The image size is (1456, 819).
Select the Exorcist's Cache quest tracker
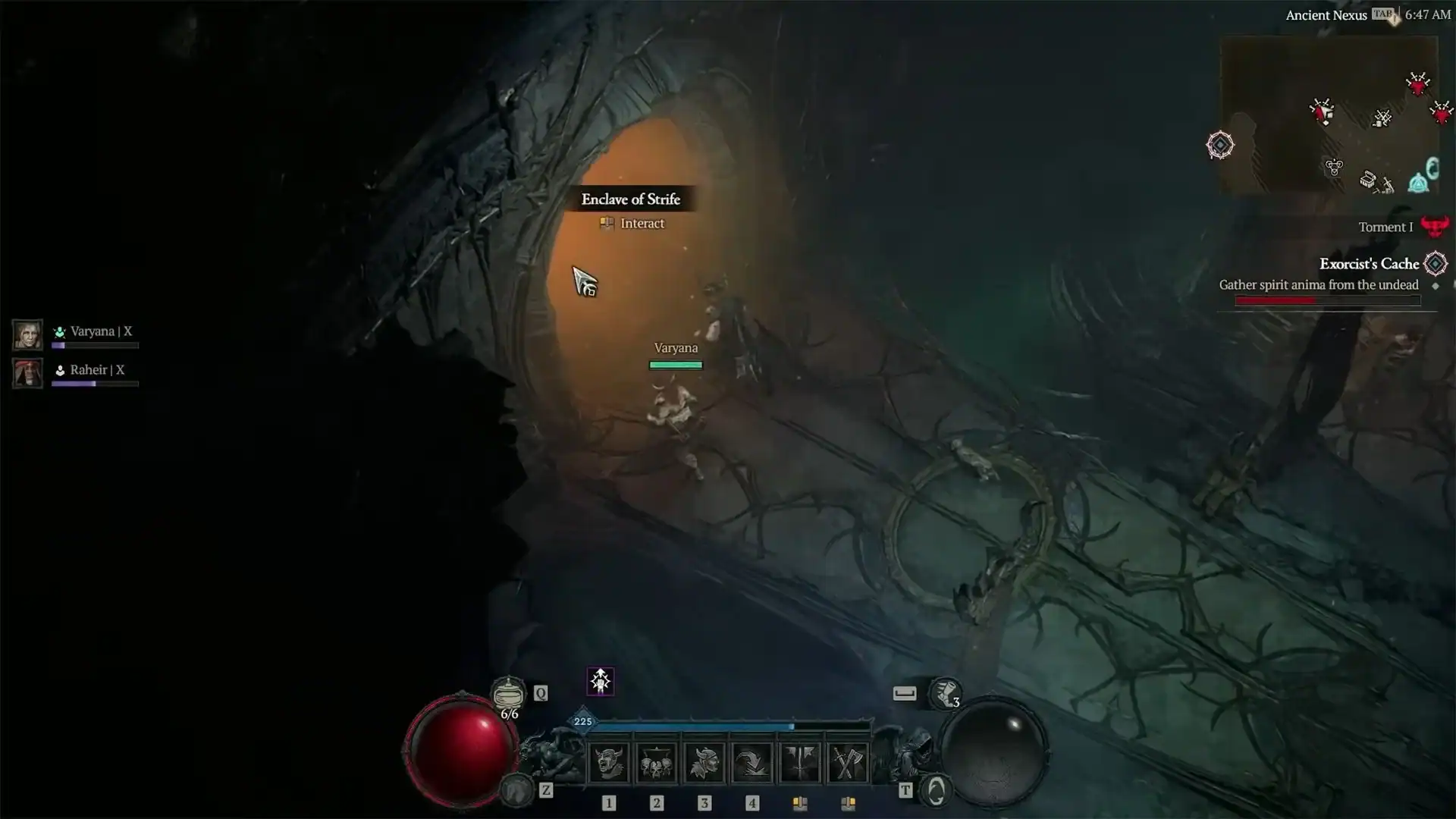1369,264
